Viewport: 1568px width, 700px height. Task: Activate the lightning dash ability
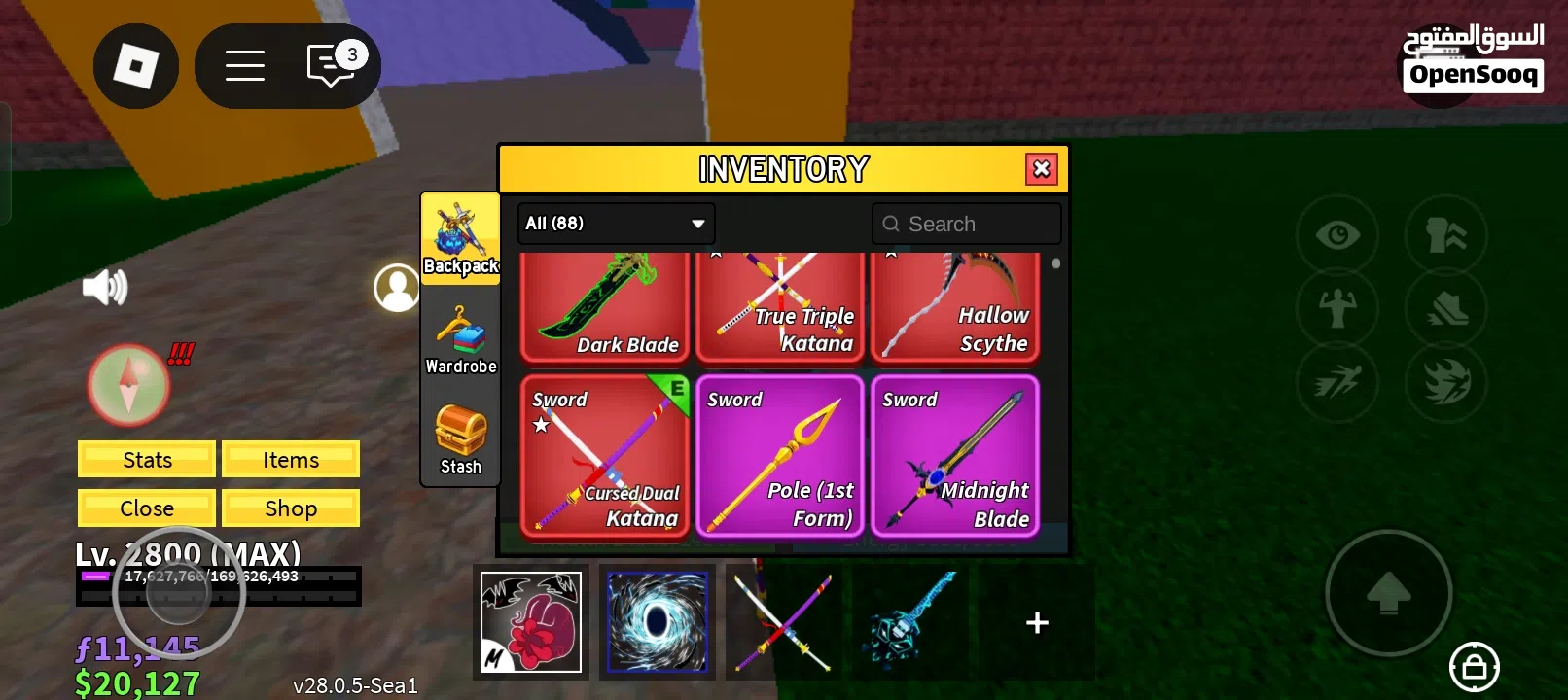tap(1337, 382)
